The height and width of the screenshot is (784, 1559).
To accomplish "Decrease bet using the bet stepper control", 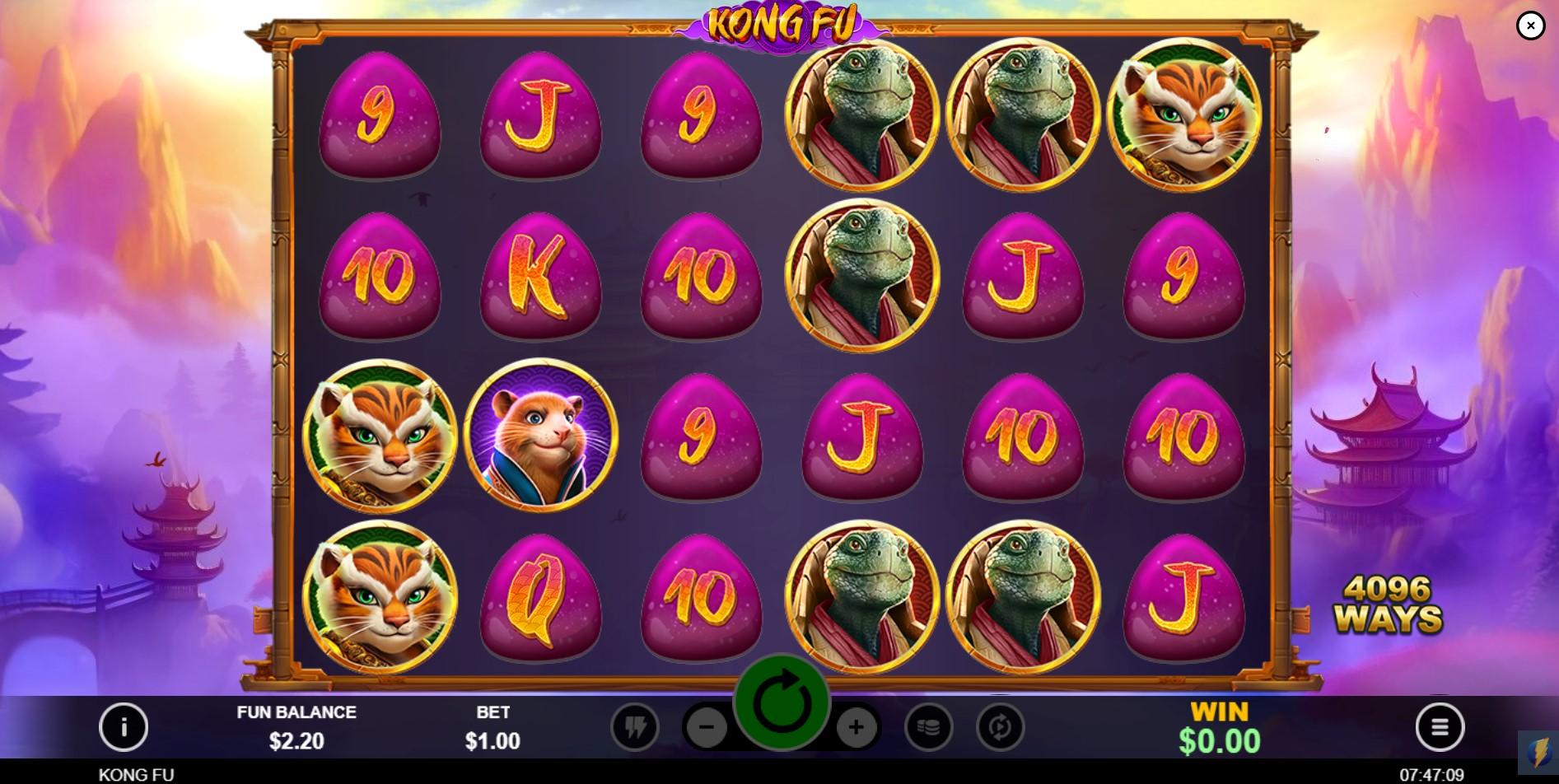I will 707,727.
